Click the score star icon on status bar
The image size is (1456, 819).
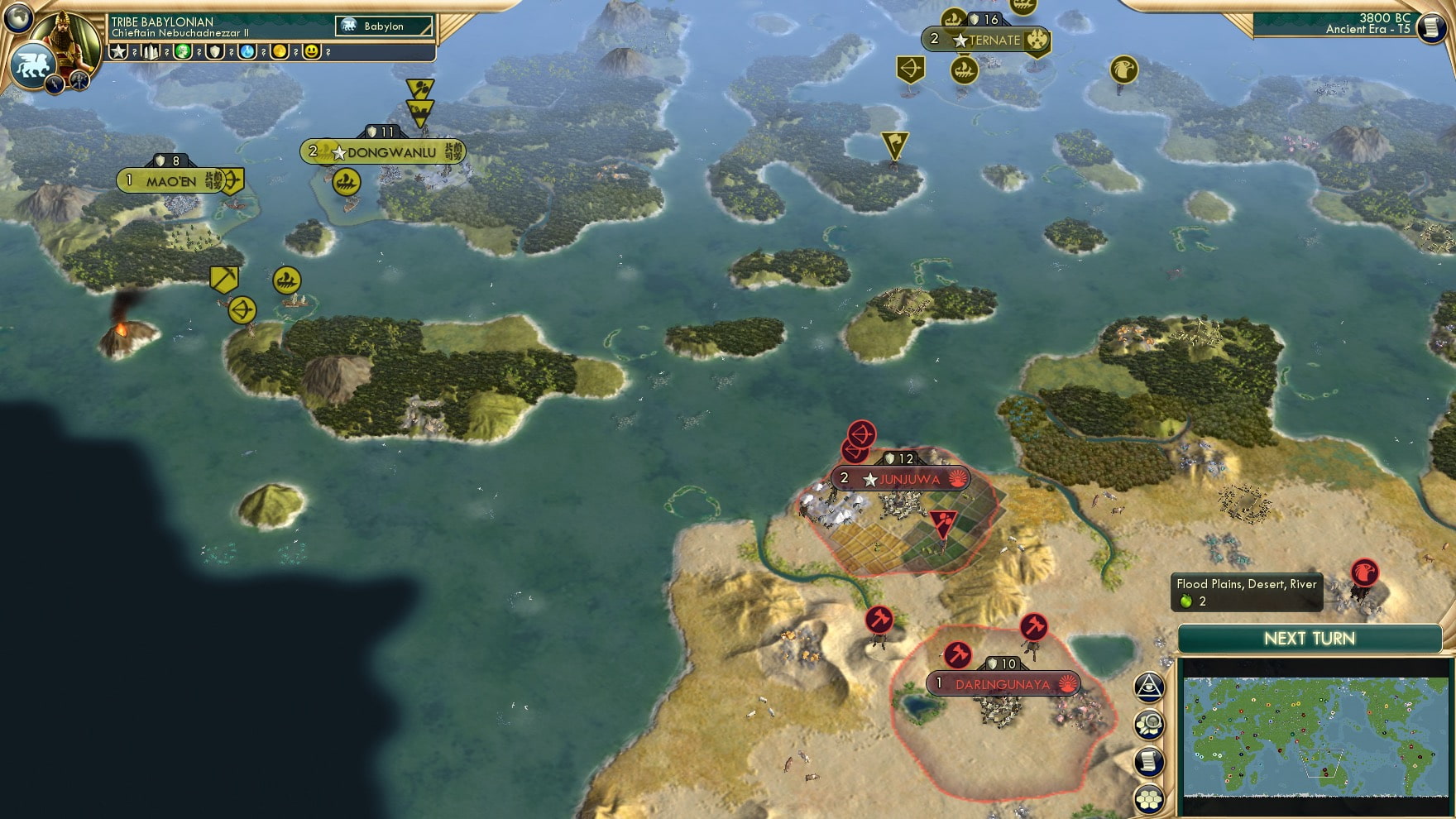click(119, 51)
